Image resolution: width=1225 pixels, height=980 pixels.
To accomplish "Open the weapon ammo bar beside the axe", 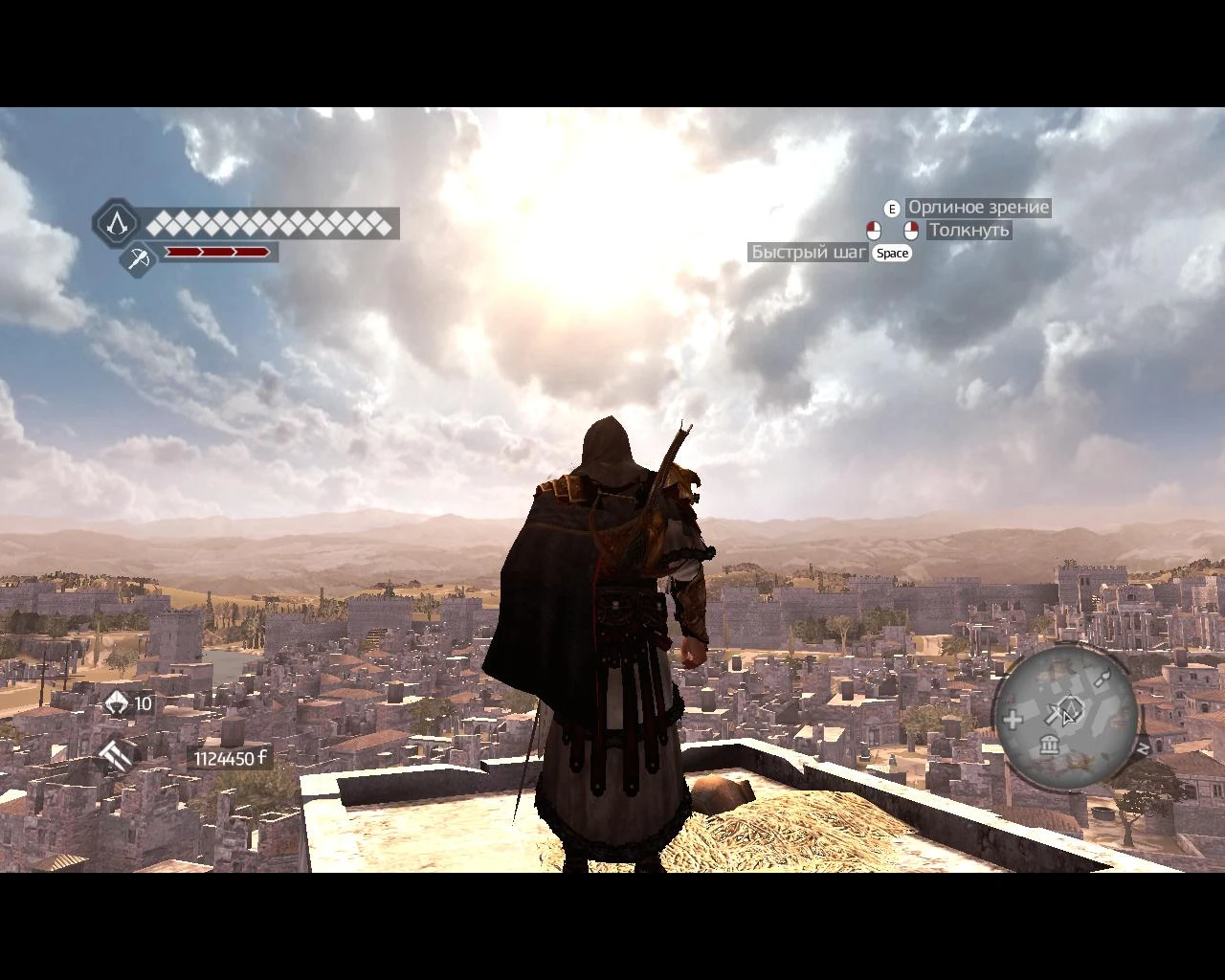I will (218, 253).
